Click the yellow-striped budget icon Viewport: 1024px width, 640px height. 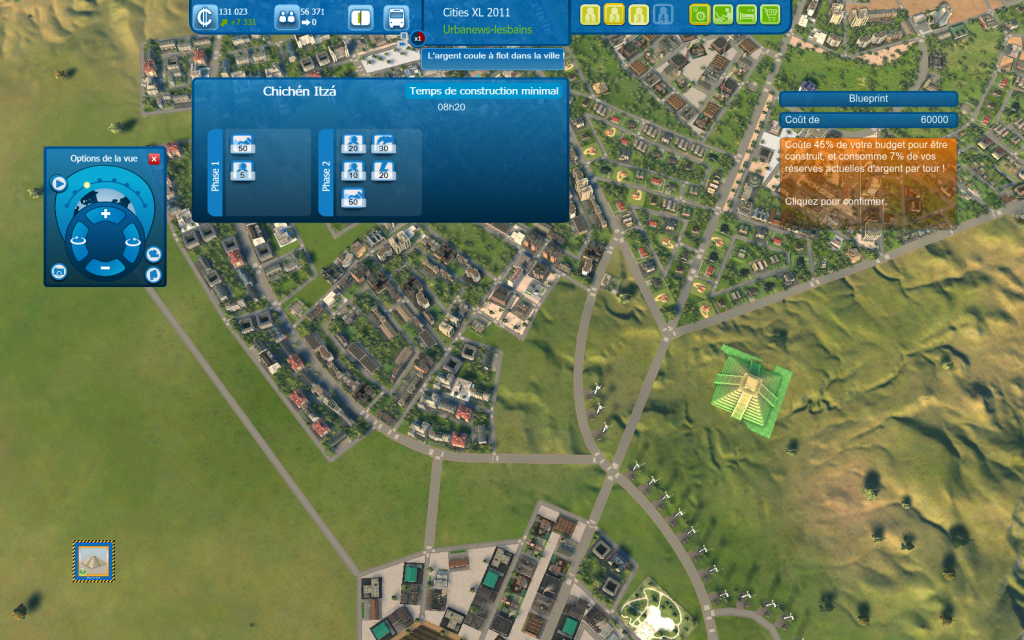[361, 17]
